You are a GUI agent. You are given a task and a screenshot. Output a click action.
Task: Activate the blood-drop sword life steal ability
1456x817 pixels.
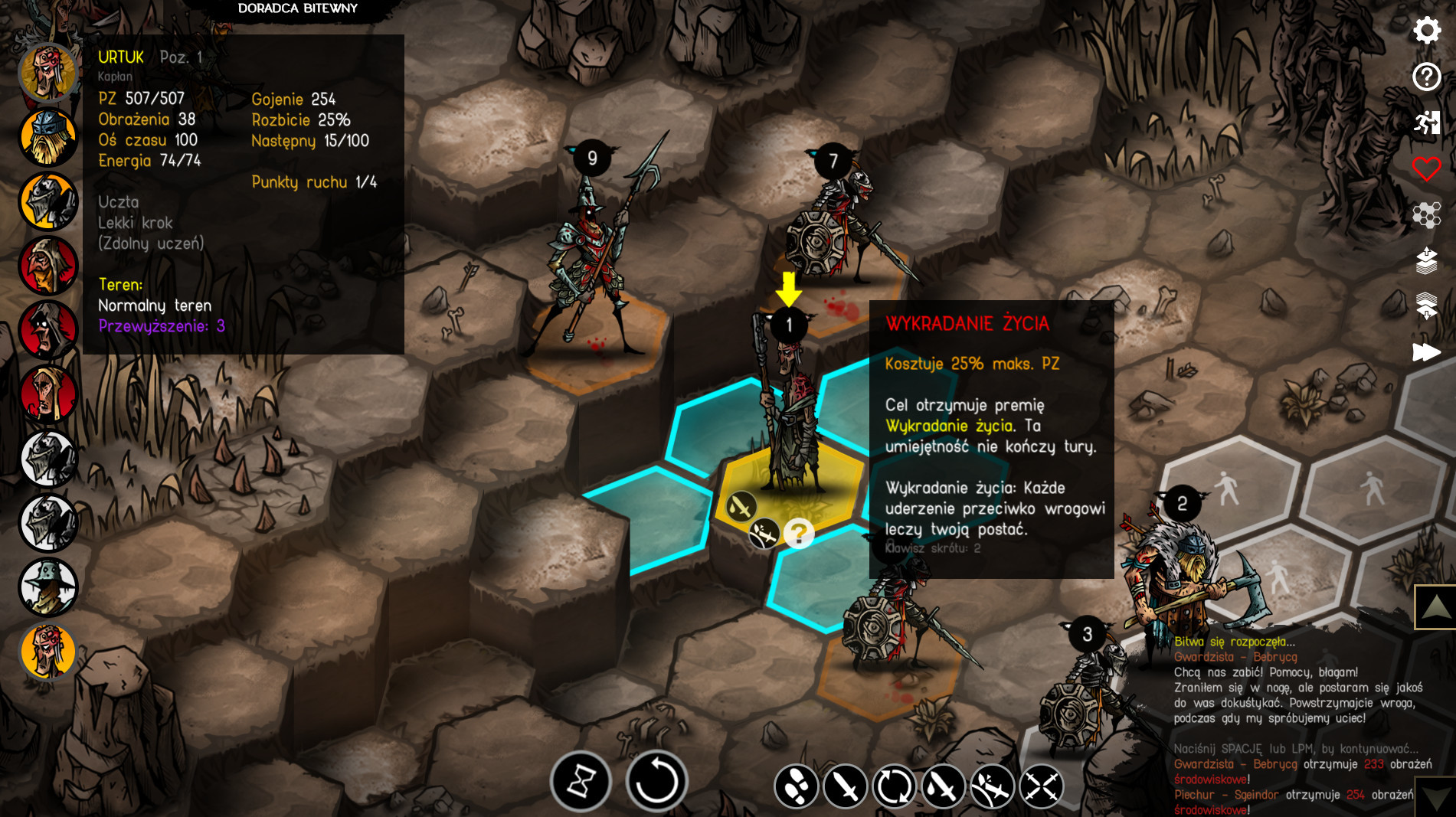pyautogui.click(x=943, y=786)
